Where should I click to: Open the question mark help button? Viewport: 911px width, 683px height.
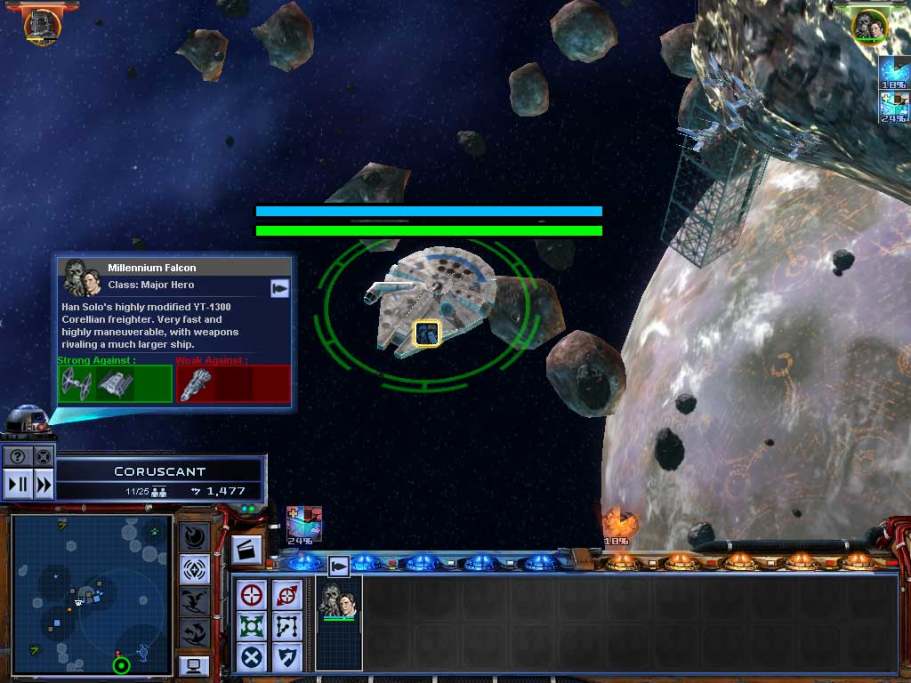point(18,457)
